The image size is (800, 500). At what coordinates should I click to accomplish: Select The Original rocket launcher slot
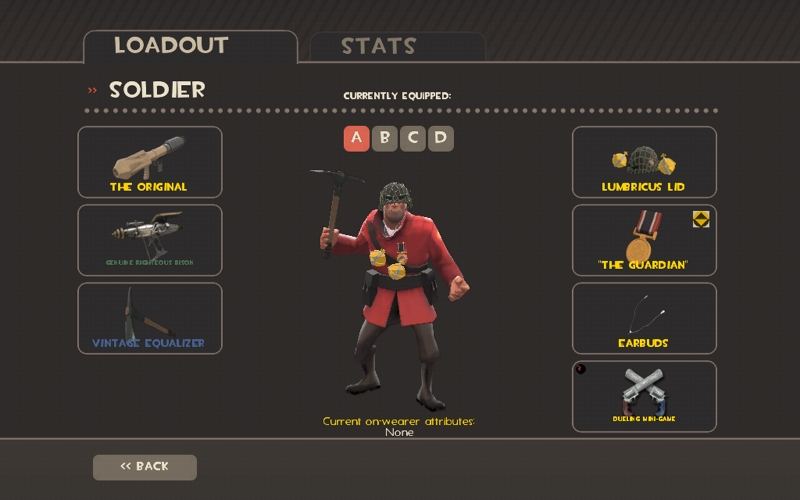click(x=150, y=162)
